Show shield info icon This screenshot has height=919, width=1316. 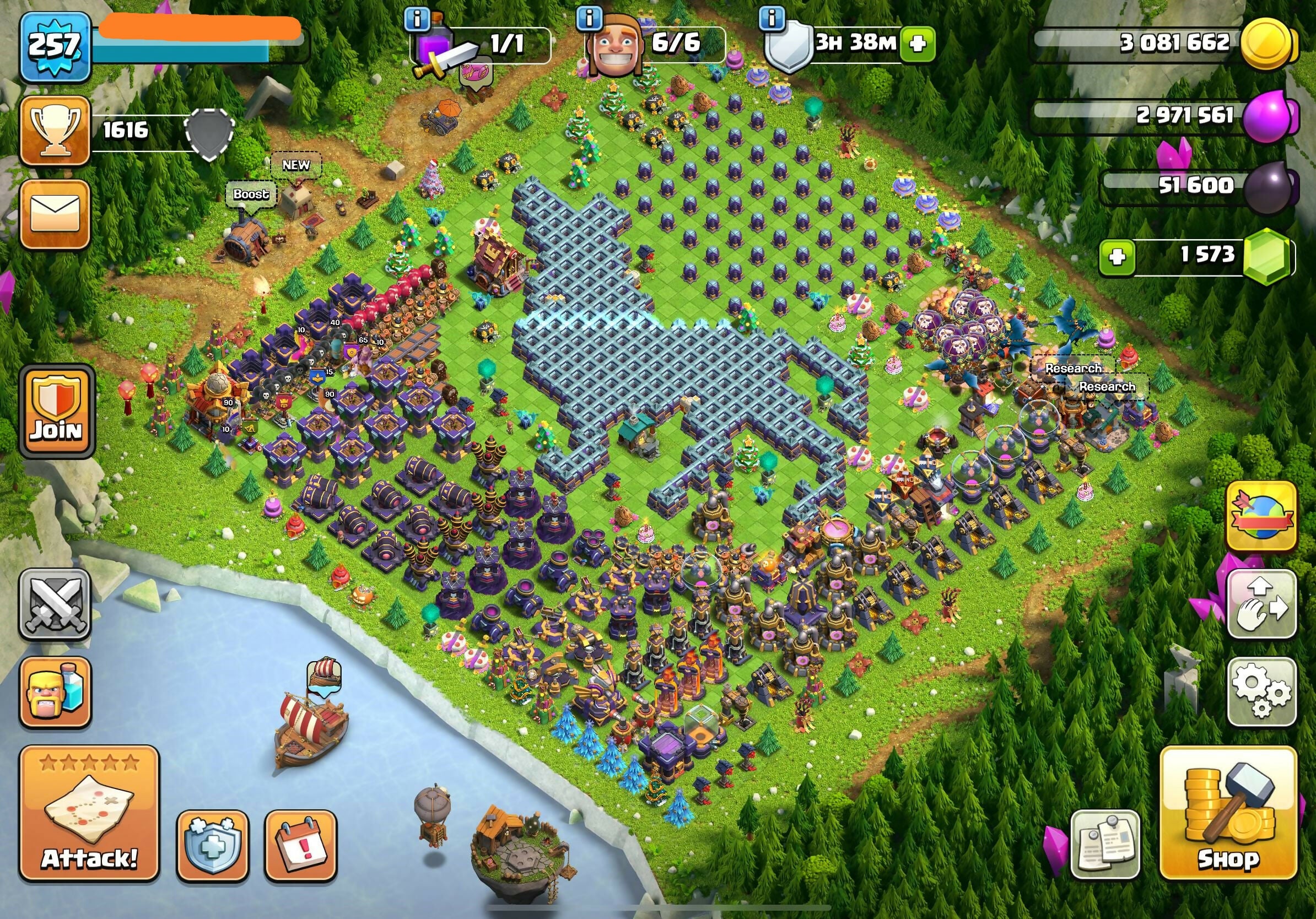click(772, 19)
